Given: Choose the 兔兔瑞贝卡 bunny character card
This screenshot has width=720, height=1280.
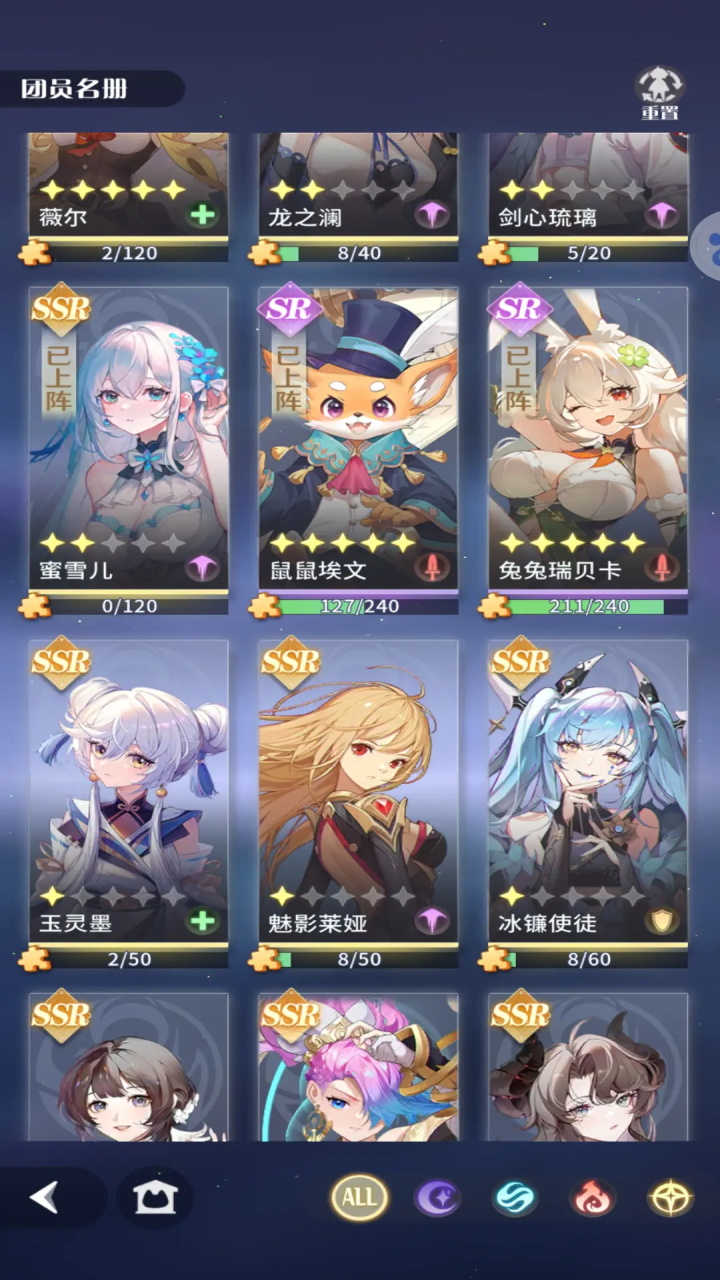Looking at the screenshot, I should click(588, 438).
